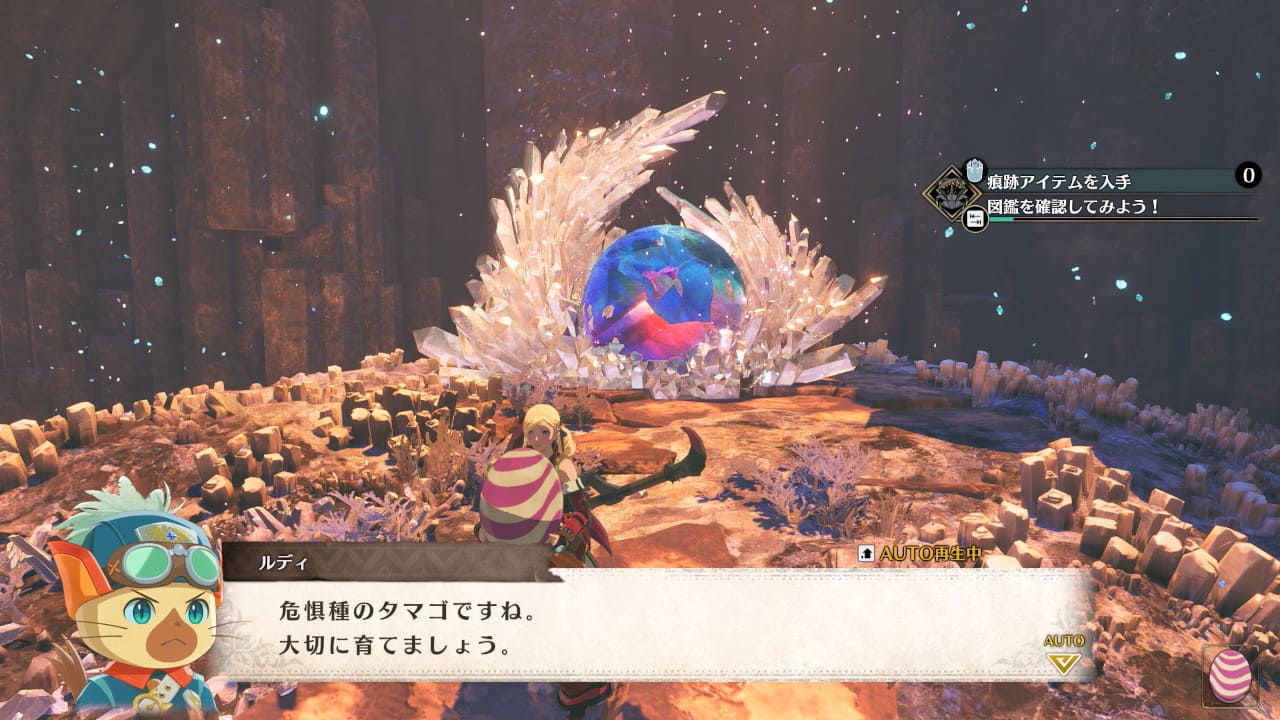Open the 痕跡アイテムを入手 quest objective
The width and height of the screenshot is (1280, 720).
1073,180
